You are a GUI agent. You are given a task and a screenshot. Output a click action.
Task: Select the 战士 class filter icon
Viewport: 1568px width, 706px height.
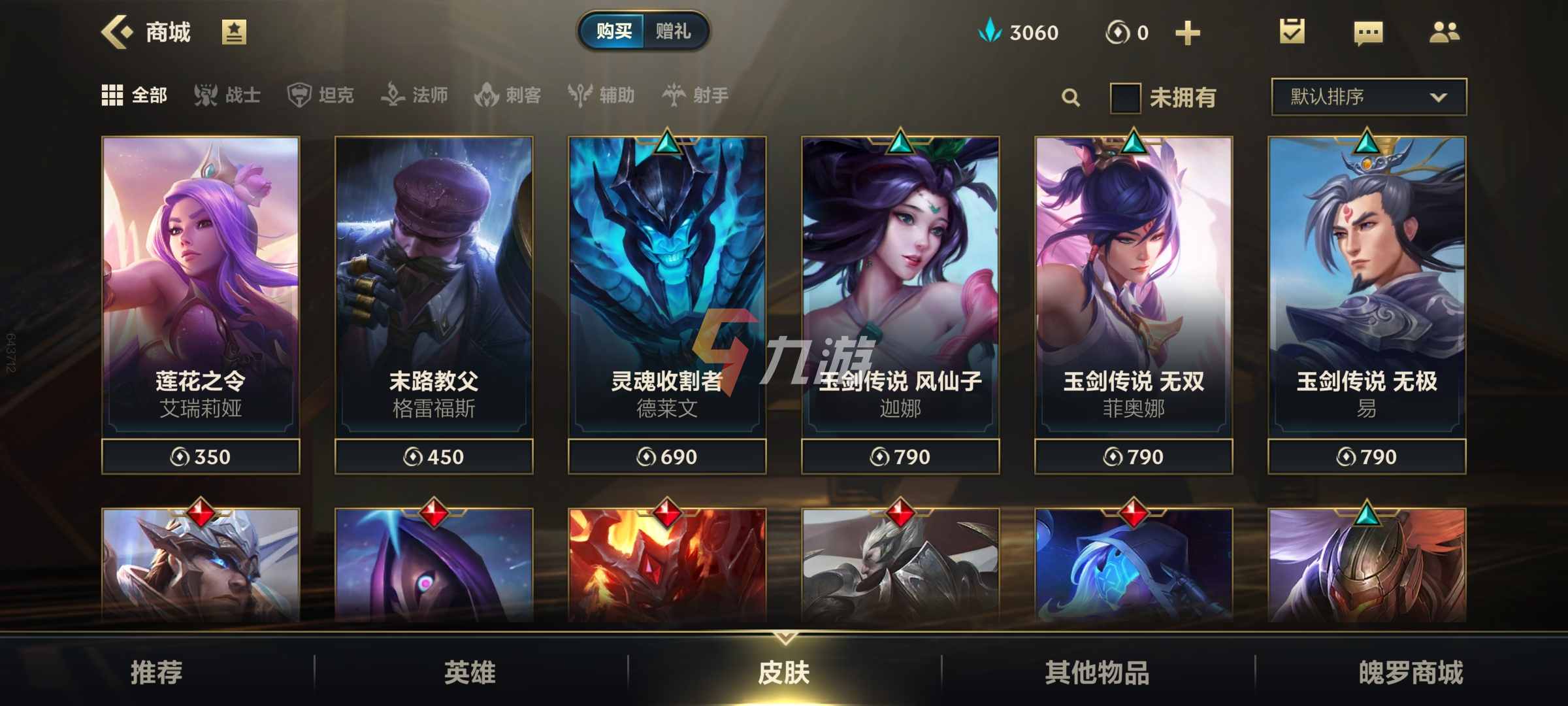pyautogui.click(x=206, y=95)
